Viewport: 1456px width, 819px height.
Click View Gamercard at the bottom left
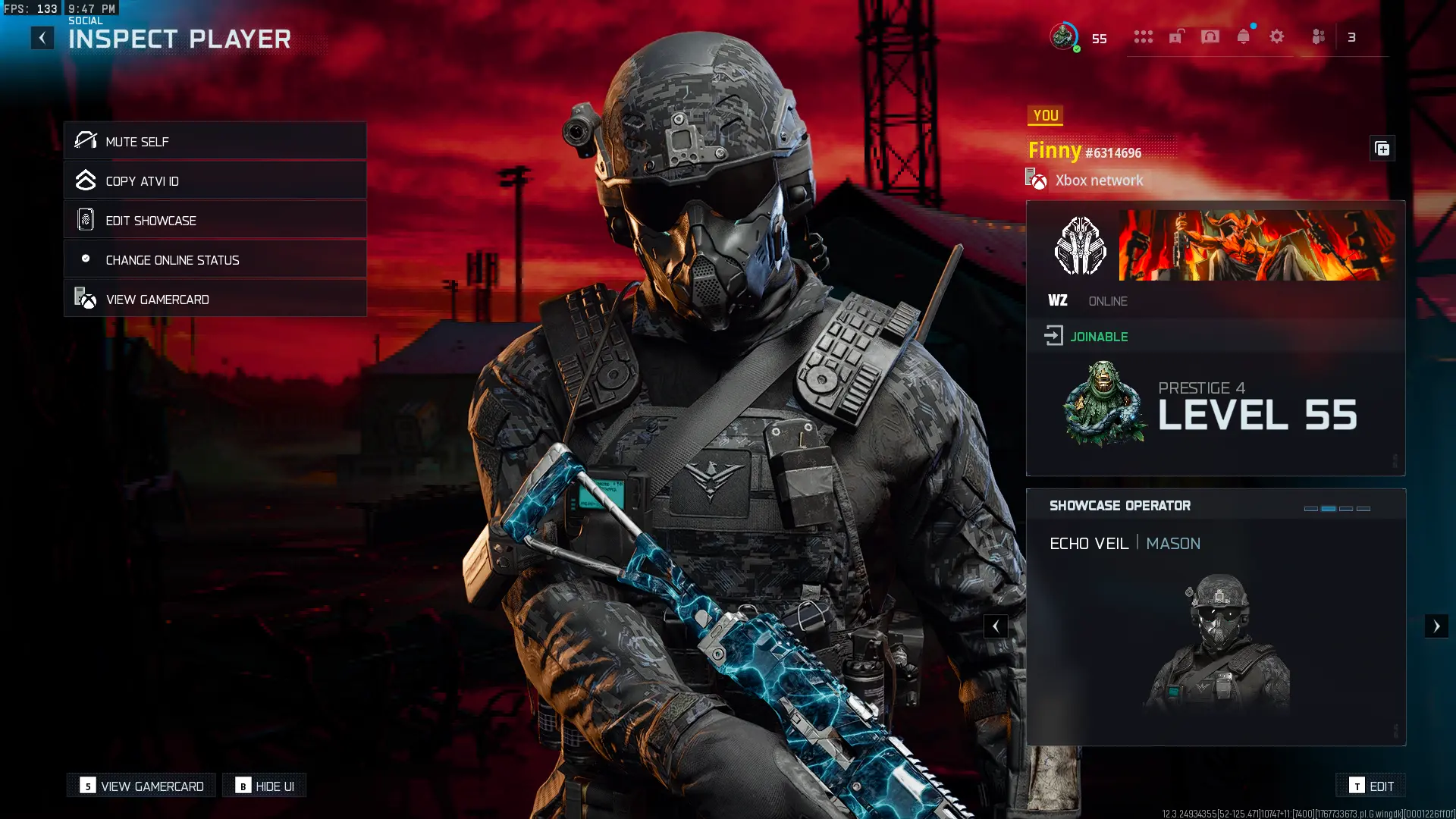[x=140, y=786]
